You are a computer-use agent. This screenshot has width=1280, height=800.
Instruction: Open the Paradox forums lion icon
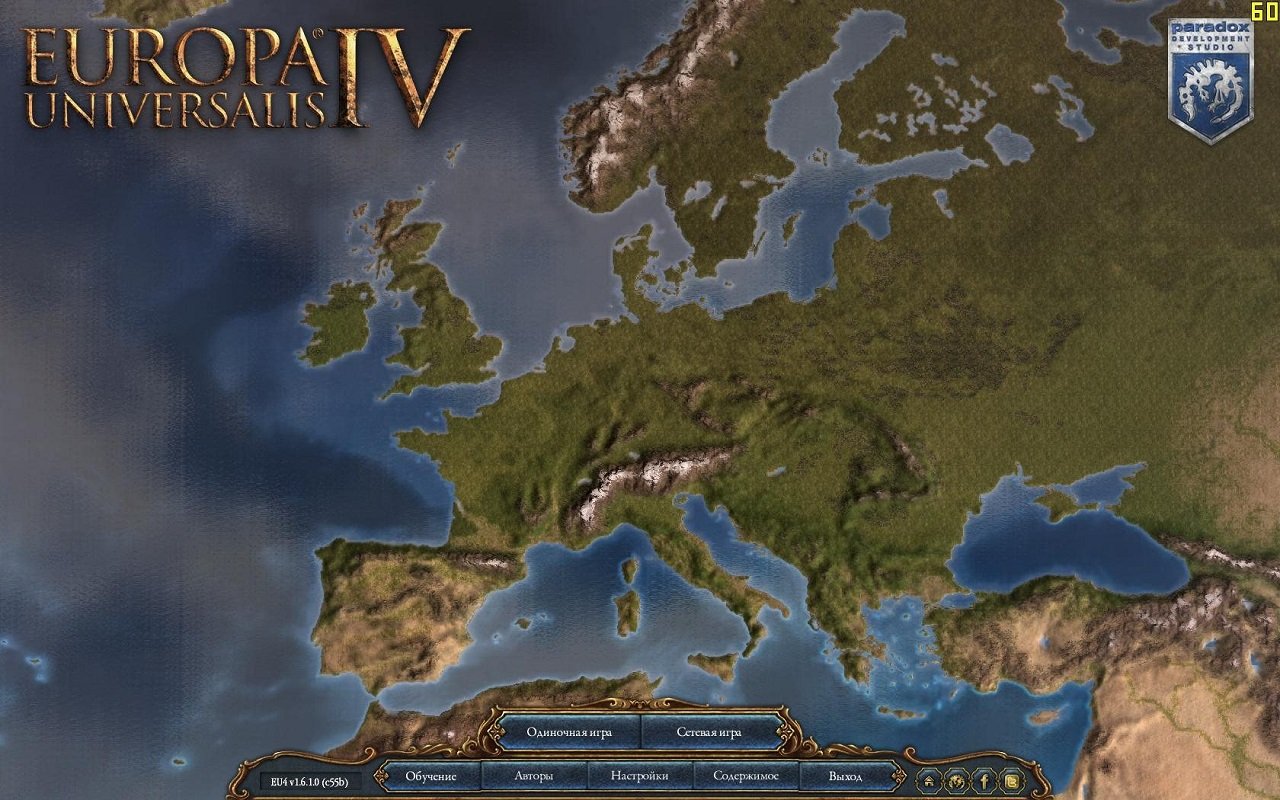955,779
